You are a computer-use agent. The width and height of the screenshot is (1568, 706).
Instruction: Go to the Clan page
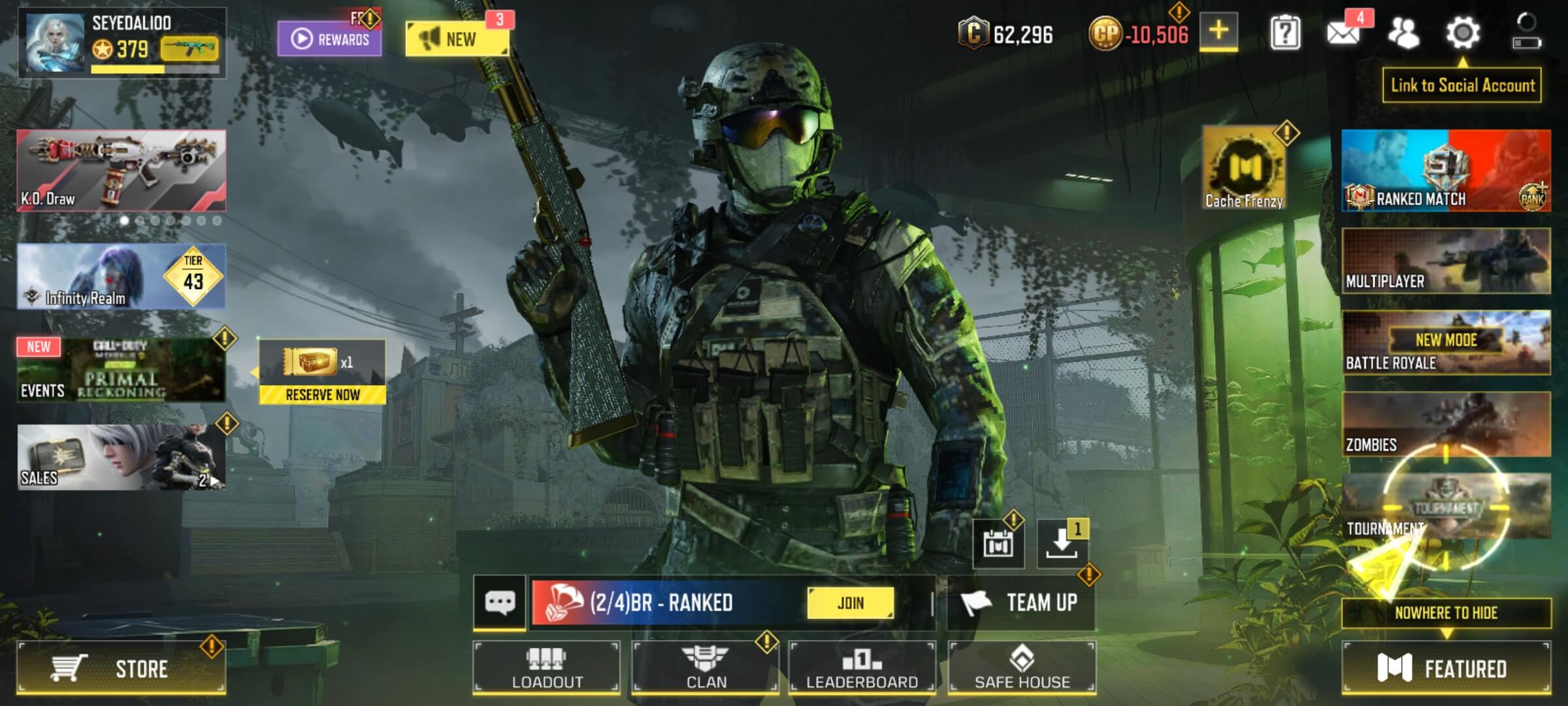pos(706,667)
